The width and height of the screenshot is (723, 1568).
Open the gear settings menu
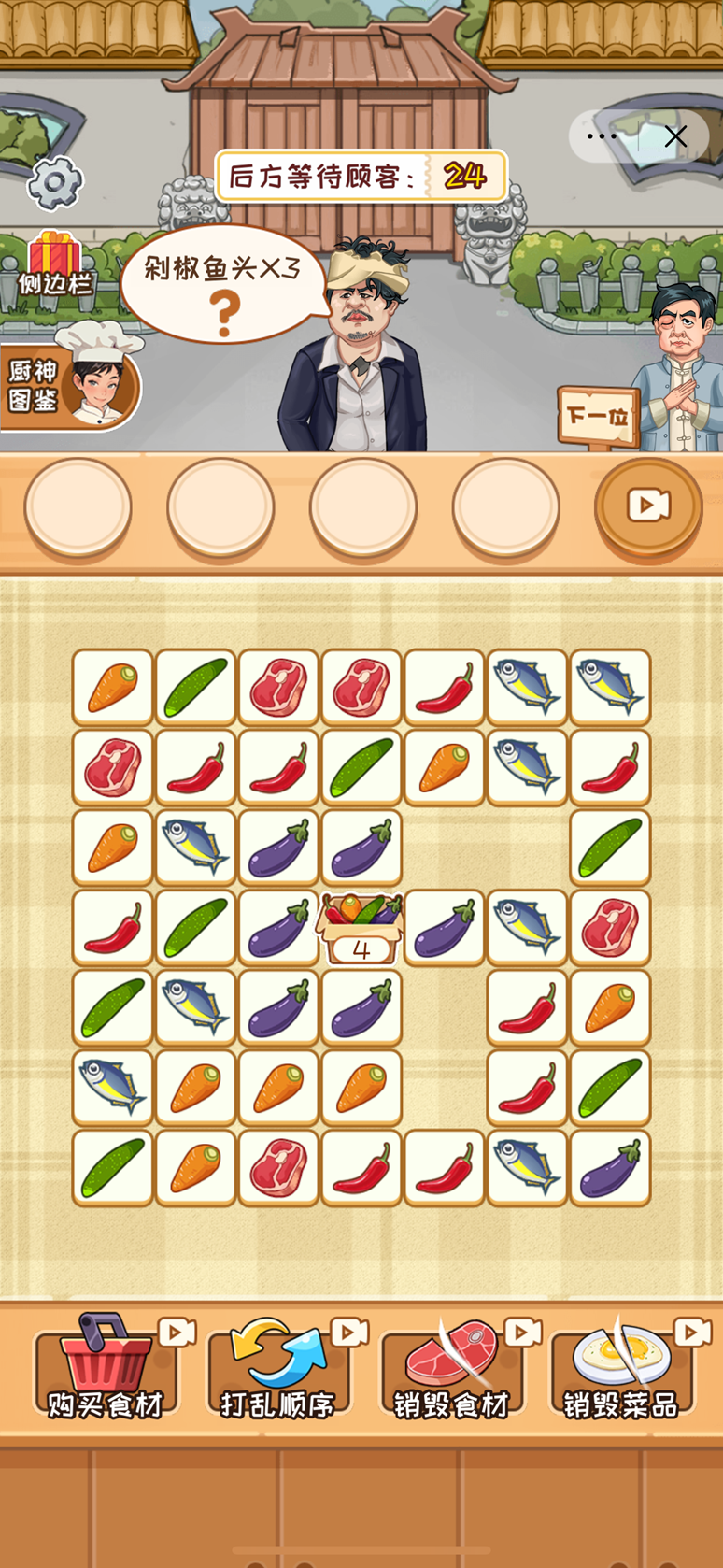55,182
